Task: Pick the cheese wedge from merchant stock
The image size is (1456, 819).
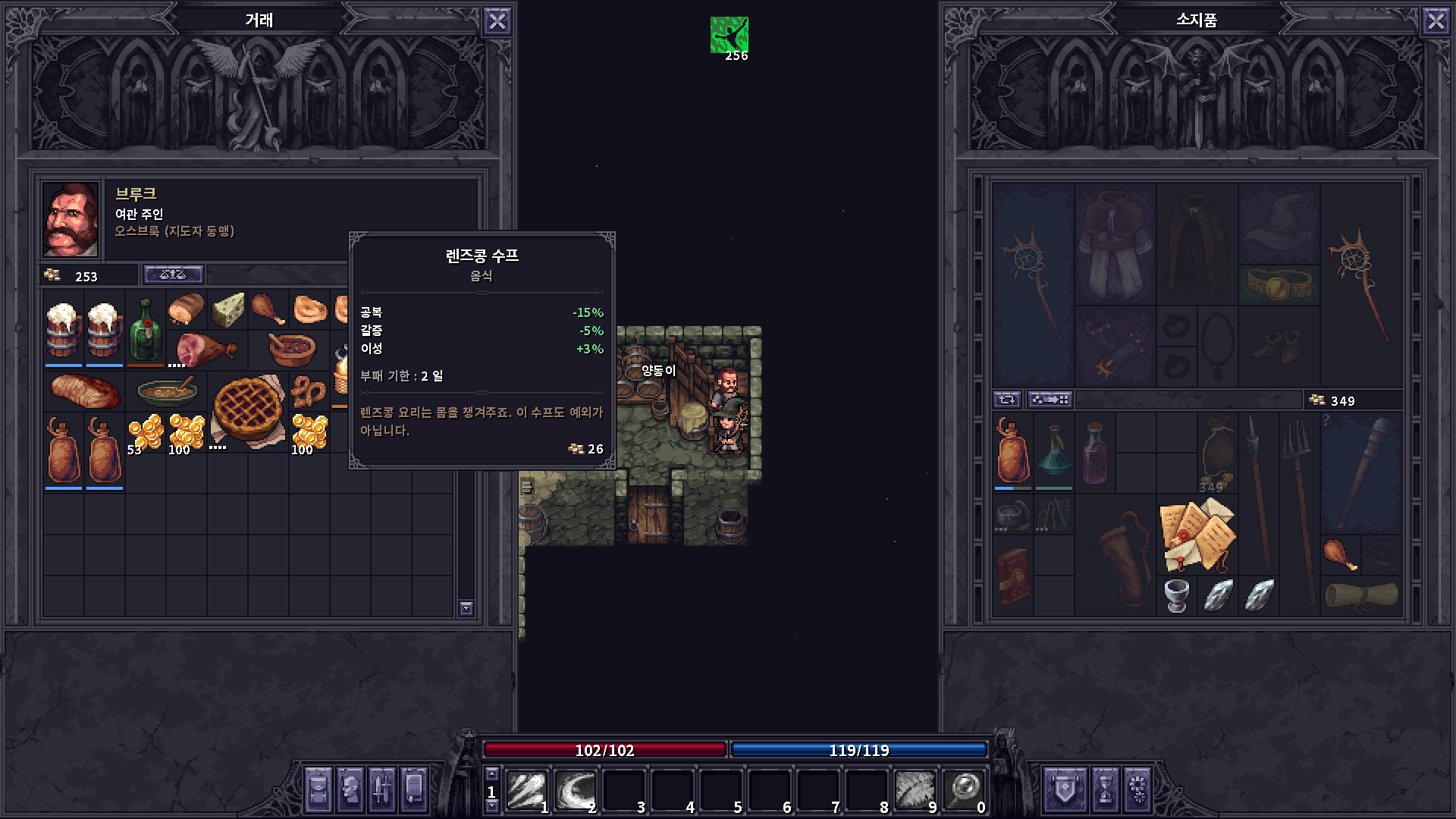Action: 227,309
